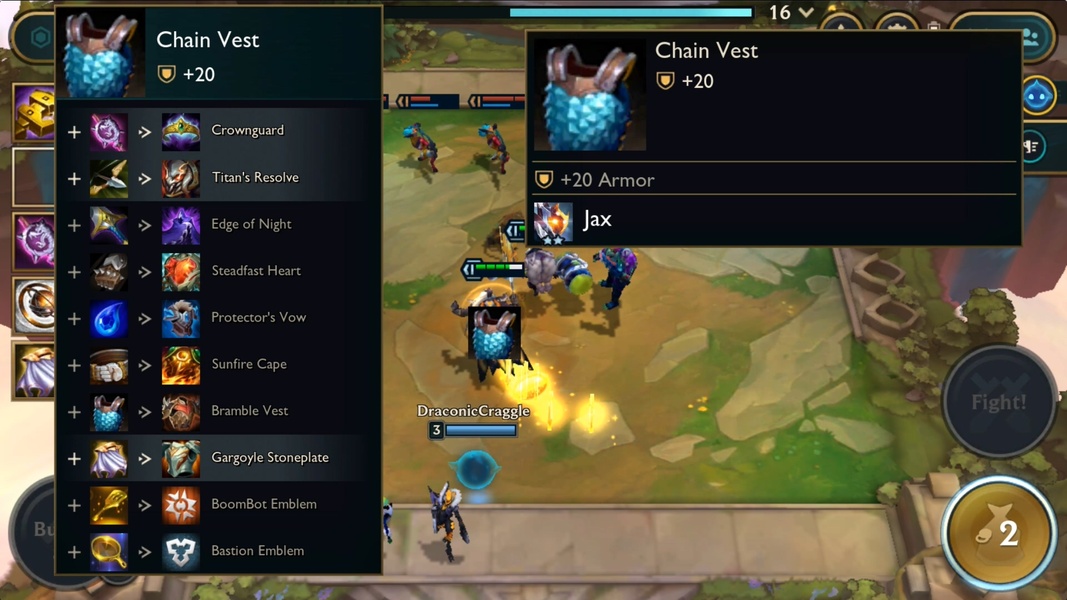Click the blue smiley emote icon
1067x600 pixels.
[1038, 97]
